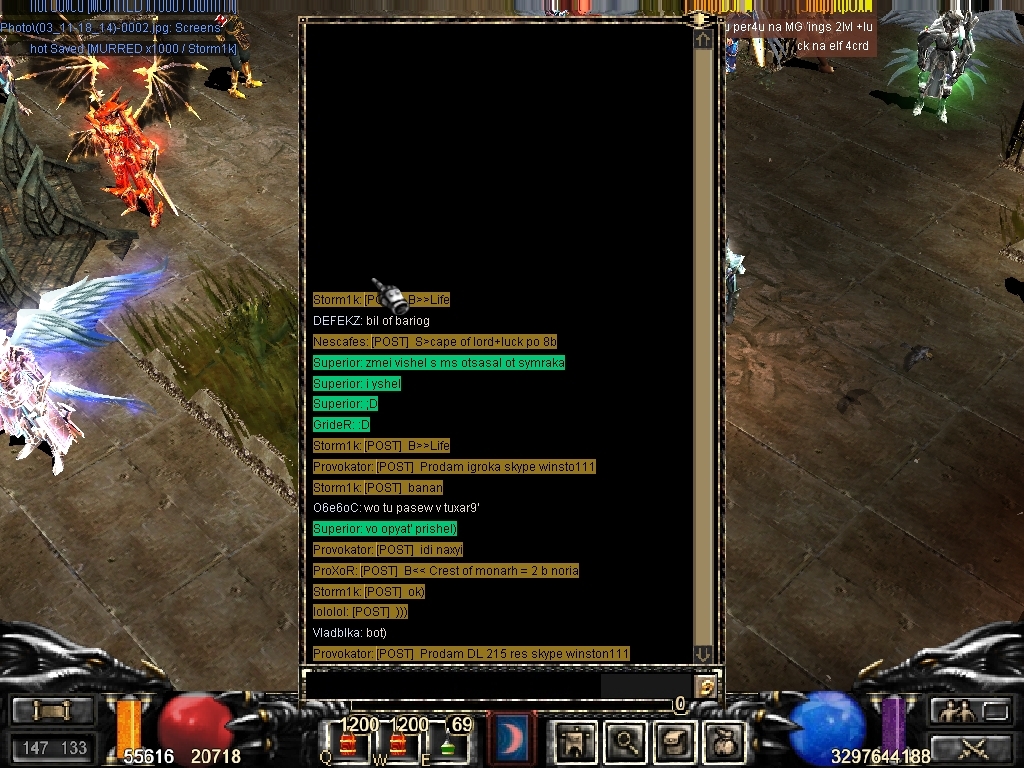Click the parchment scroll button above coordinates
Viewport: 1024px width, 768px height.
coord(52,711)
